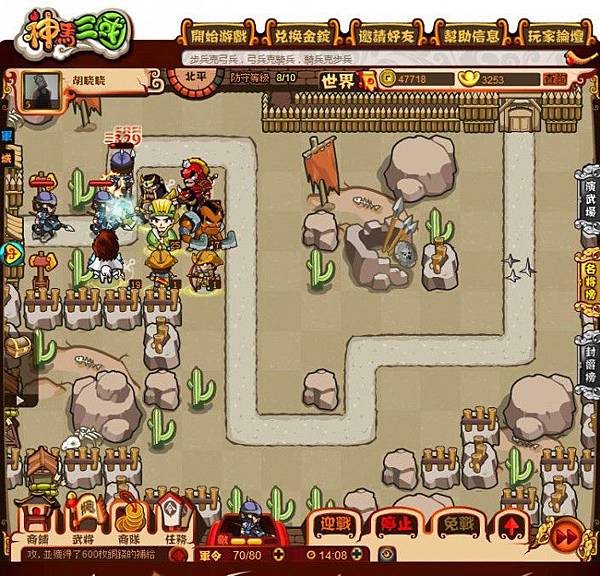Open the 任務 quest list

click(176, 520)
